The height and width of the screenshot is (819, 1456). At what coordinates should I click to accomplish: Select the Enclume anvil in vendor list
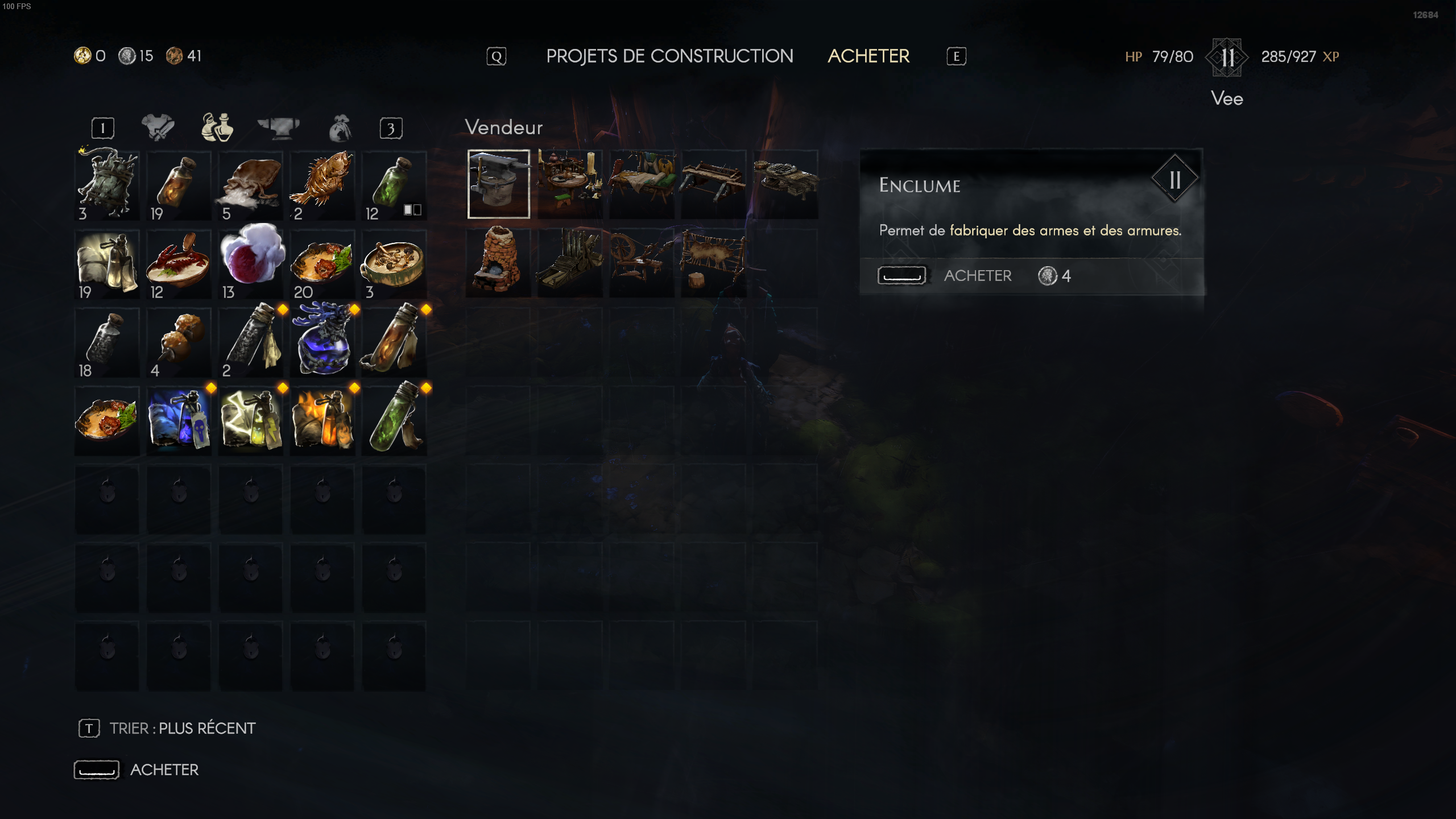tap(499, 184)
